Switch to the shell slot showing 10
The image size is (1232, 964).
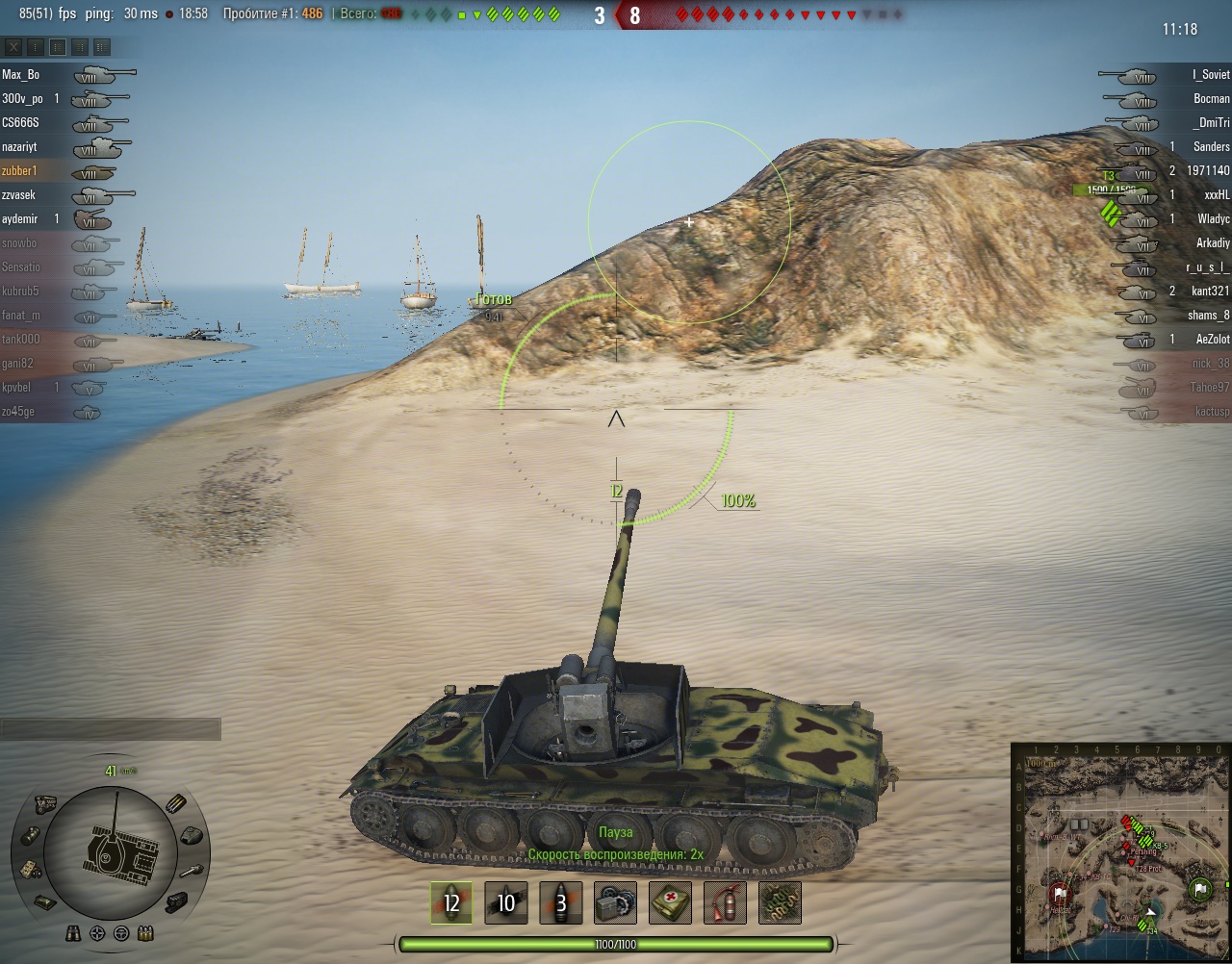click(505, 902)
